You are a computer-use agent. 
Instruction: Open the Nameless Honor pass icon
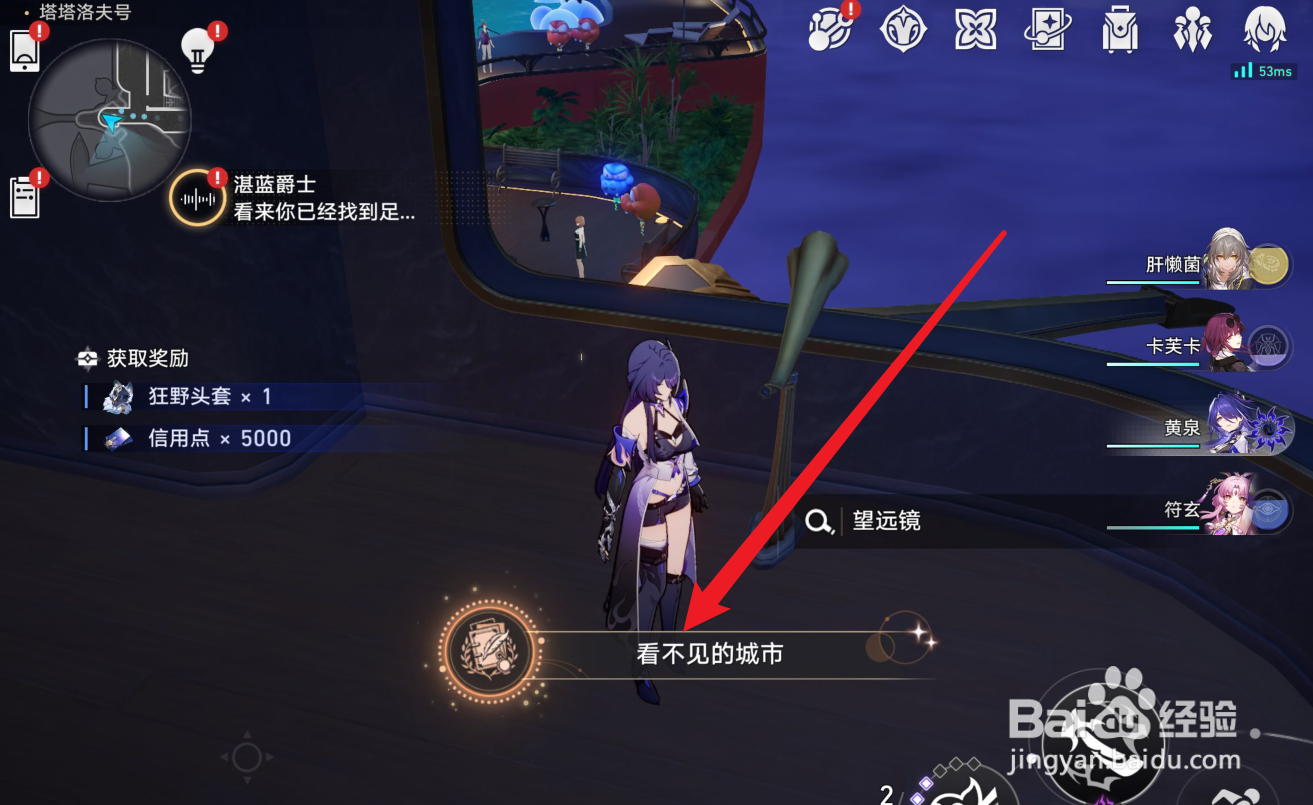point(1046,30)
